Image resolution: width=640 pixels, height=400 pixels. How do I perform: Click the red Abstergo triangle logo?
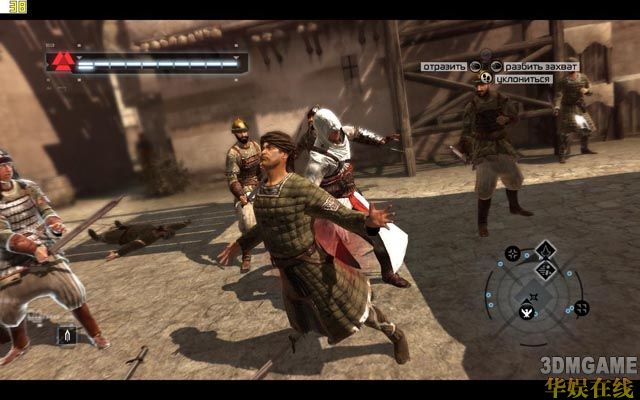[62, 62]
